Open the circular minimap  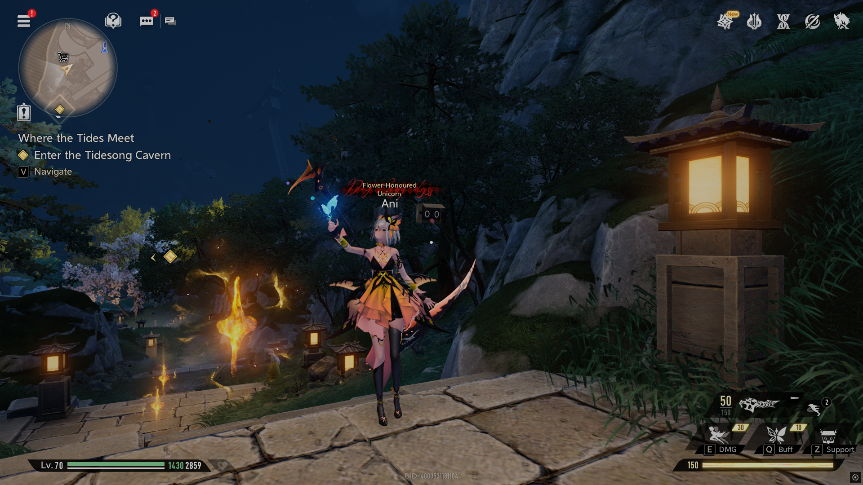[68, 67]
